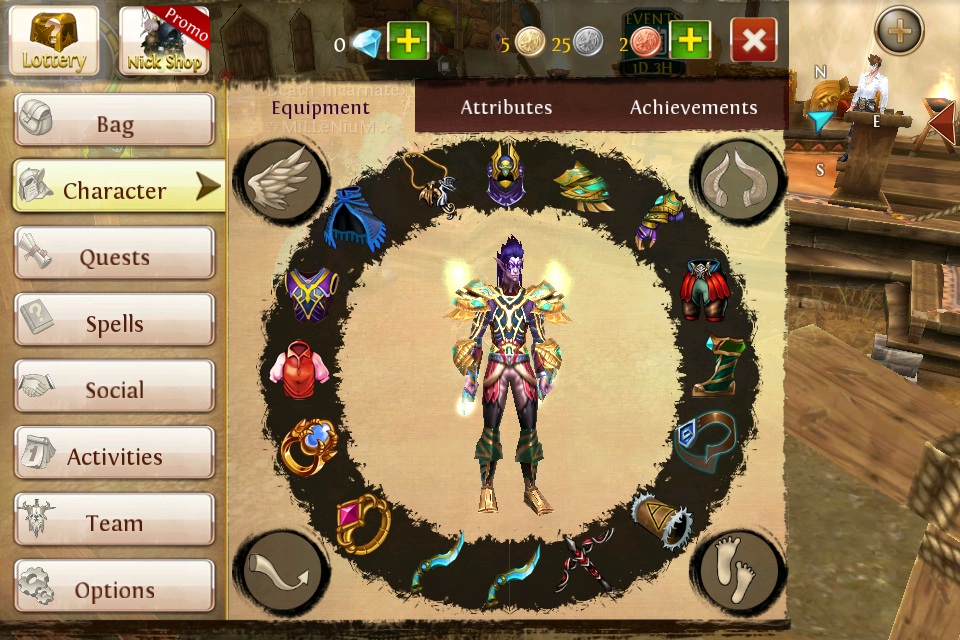This screenshot has height=640, width=960.
Task: Select the gold ring with blue gem
Action: 307,445
